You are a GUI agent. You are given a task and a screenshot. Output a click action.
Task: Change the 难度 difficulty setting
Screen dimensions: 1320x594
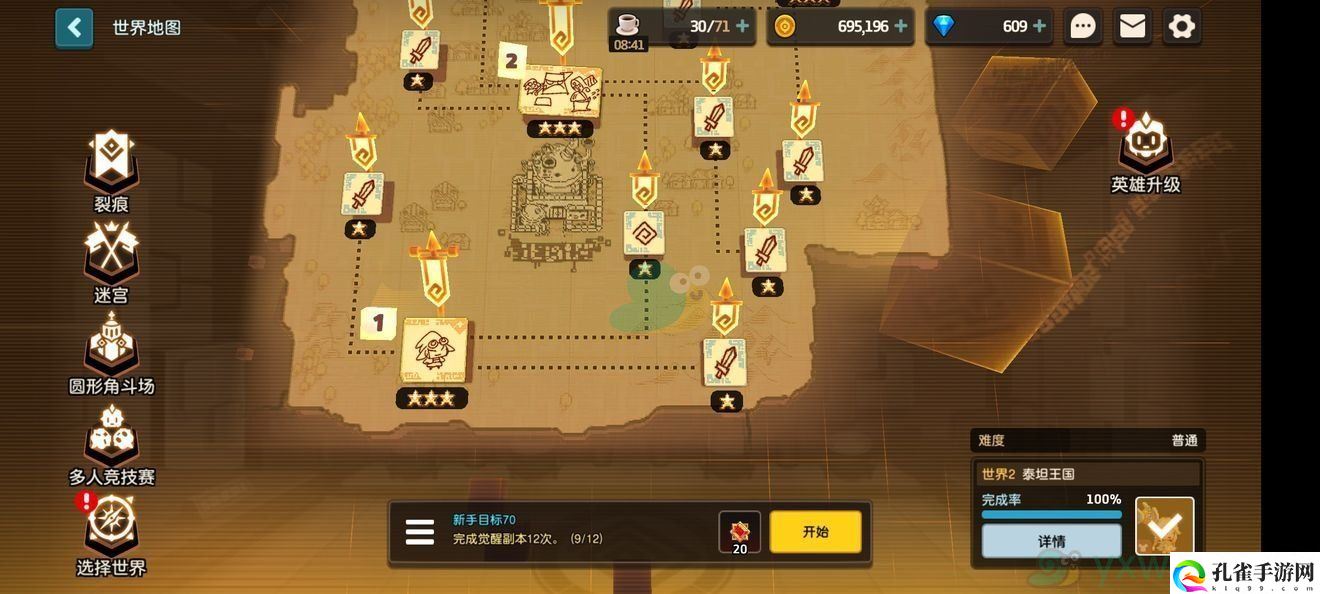(1087, 440)
